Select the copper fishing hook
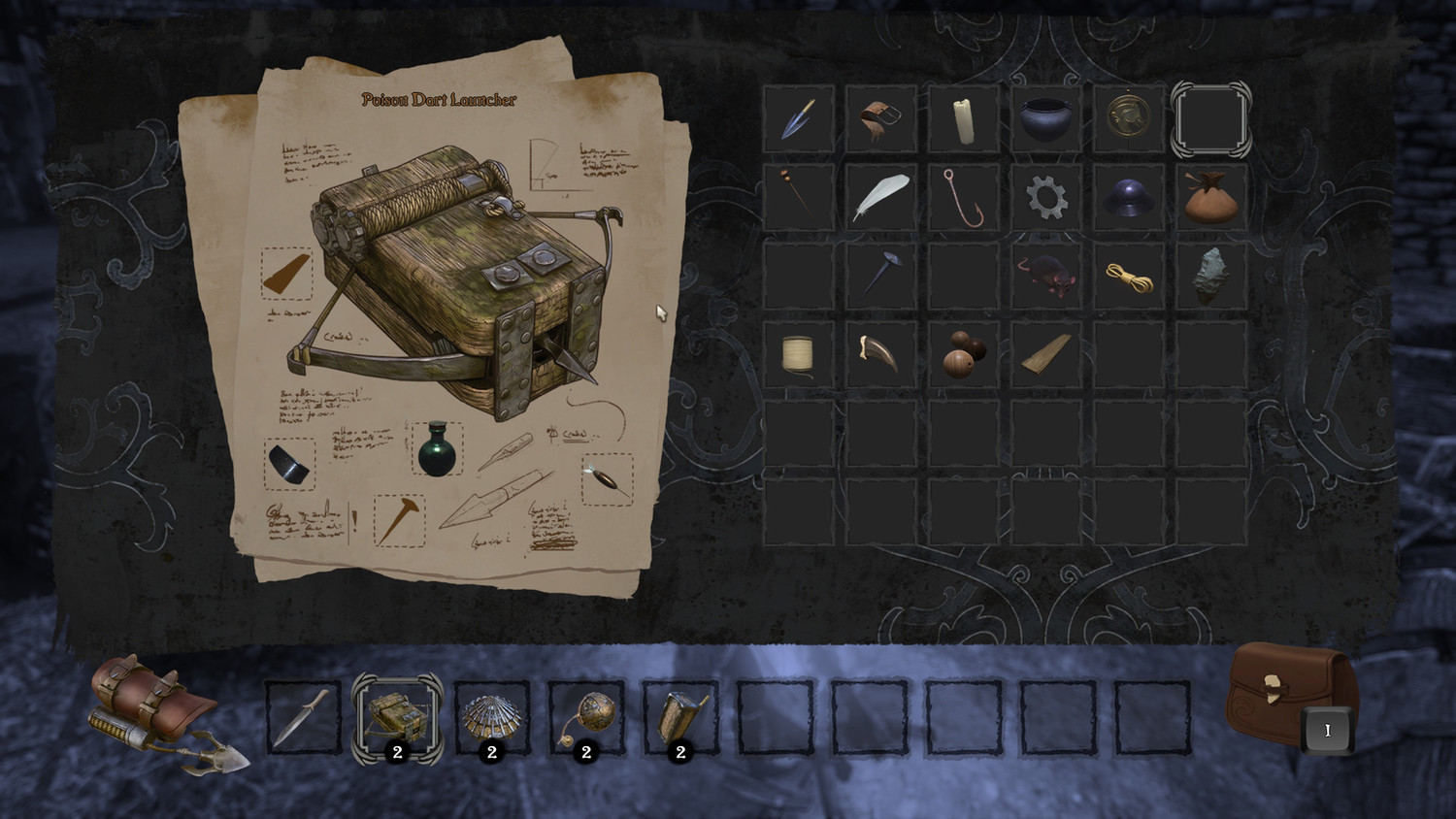 pos(963,197)
